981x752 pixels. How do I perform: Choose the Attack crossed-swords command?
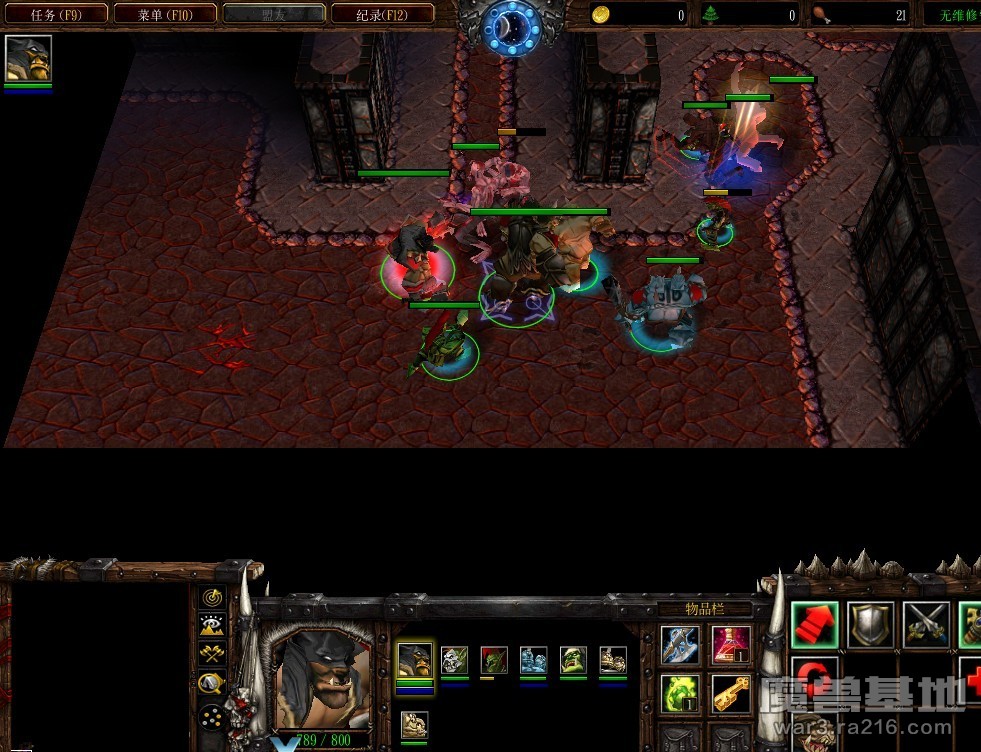click(x=926, y=624)
